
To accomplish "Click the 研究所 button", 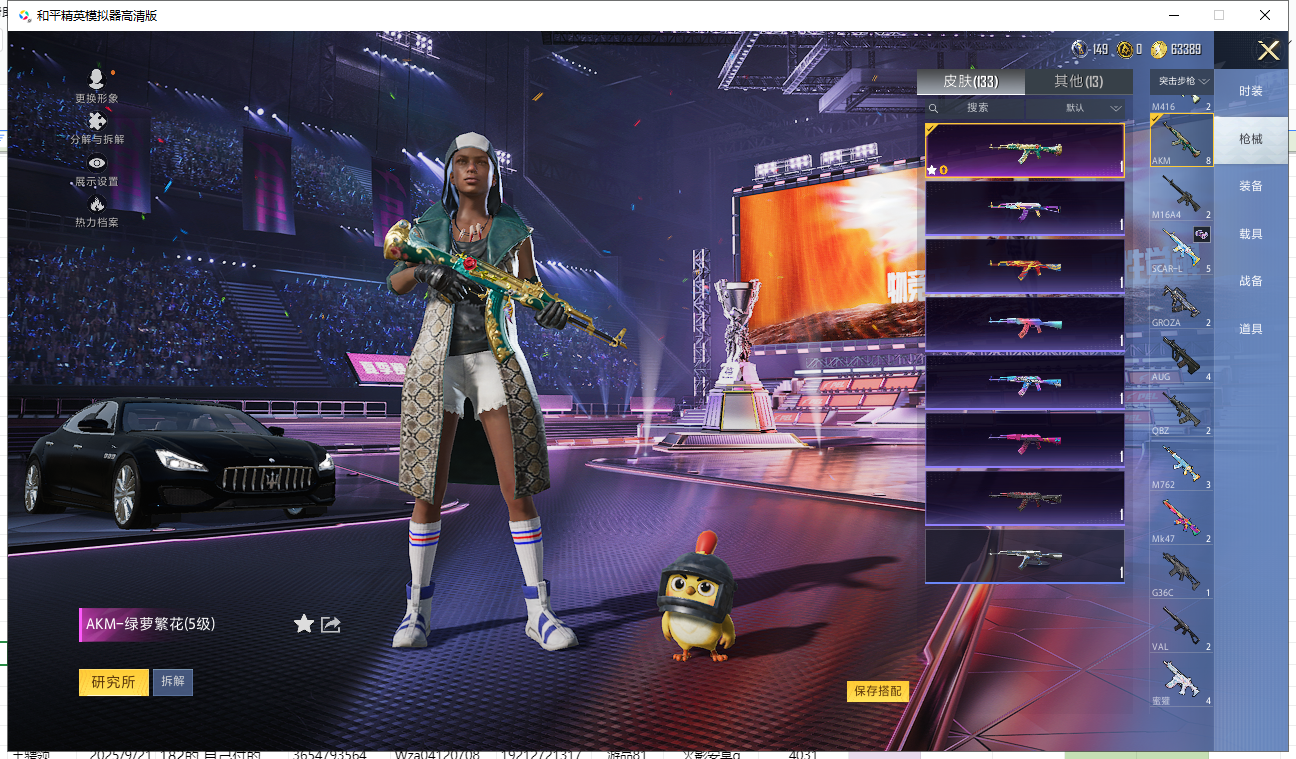I will (x=113, y=682).
